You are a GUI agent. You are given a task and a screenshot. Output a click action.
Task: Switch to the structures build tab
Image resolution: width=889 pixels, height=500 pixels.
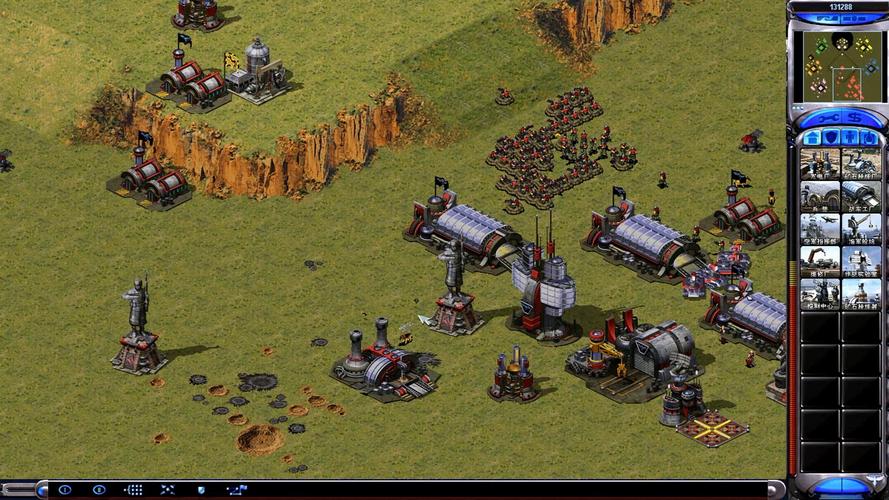click(x=812, y=137)
